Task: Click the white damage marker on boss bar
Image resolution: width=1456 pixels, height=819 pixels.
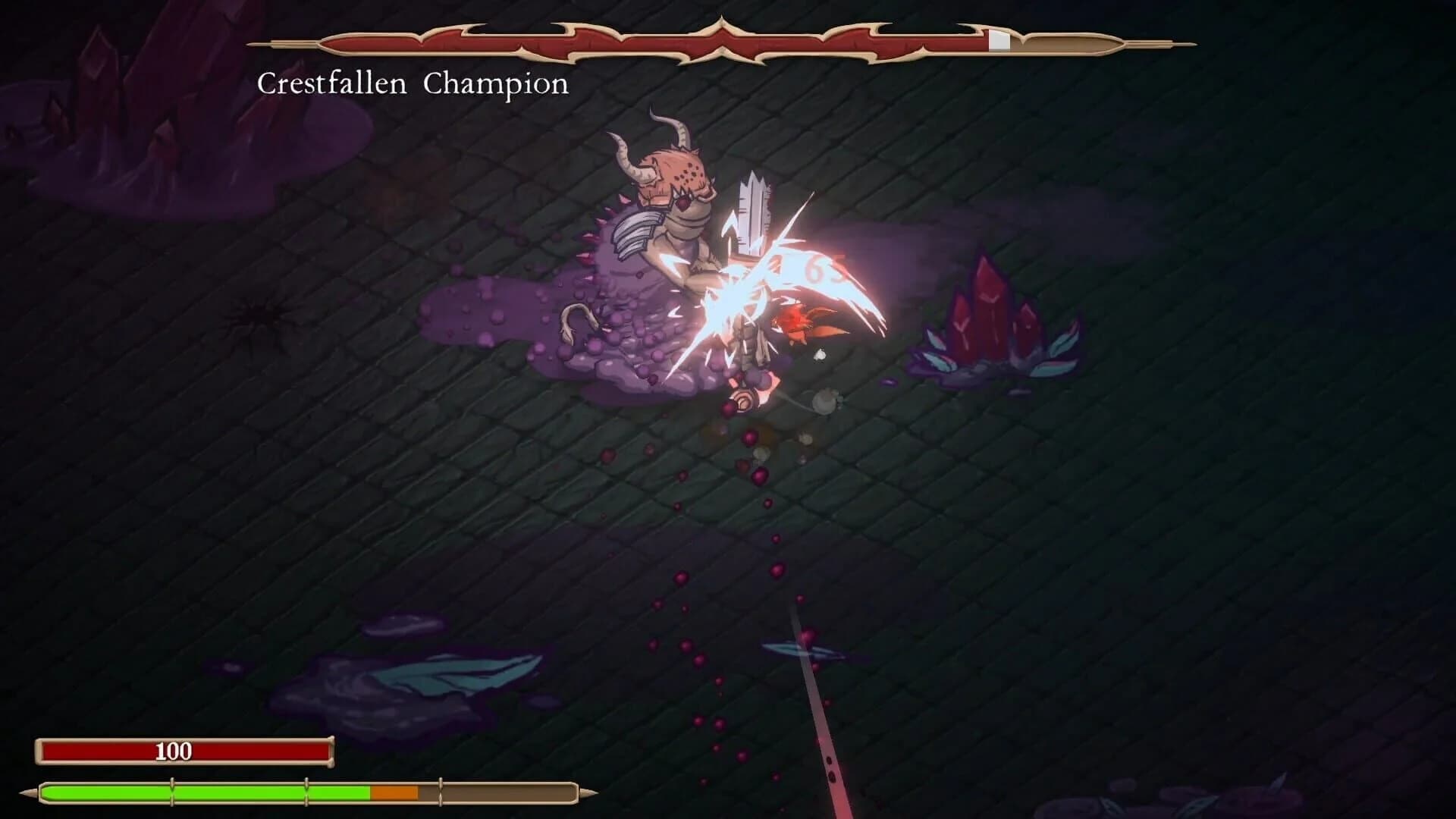Action: pyautogui.click(x=999, y=42)
